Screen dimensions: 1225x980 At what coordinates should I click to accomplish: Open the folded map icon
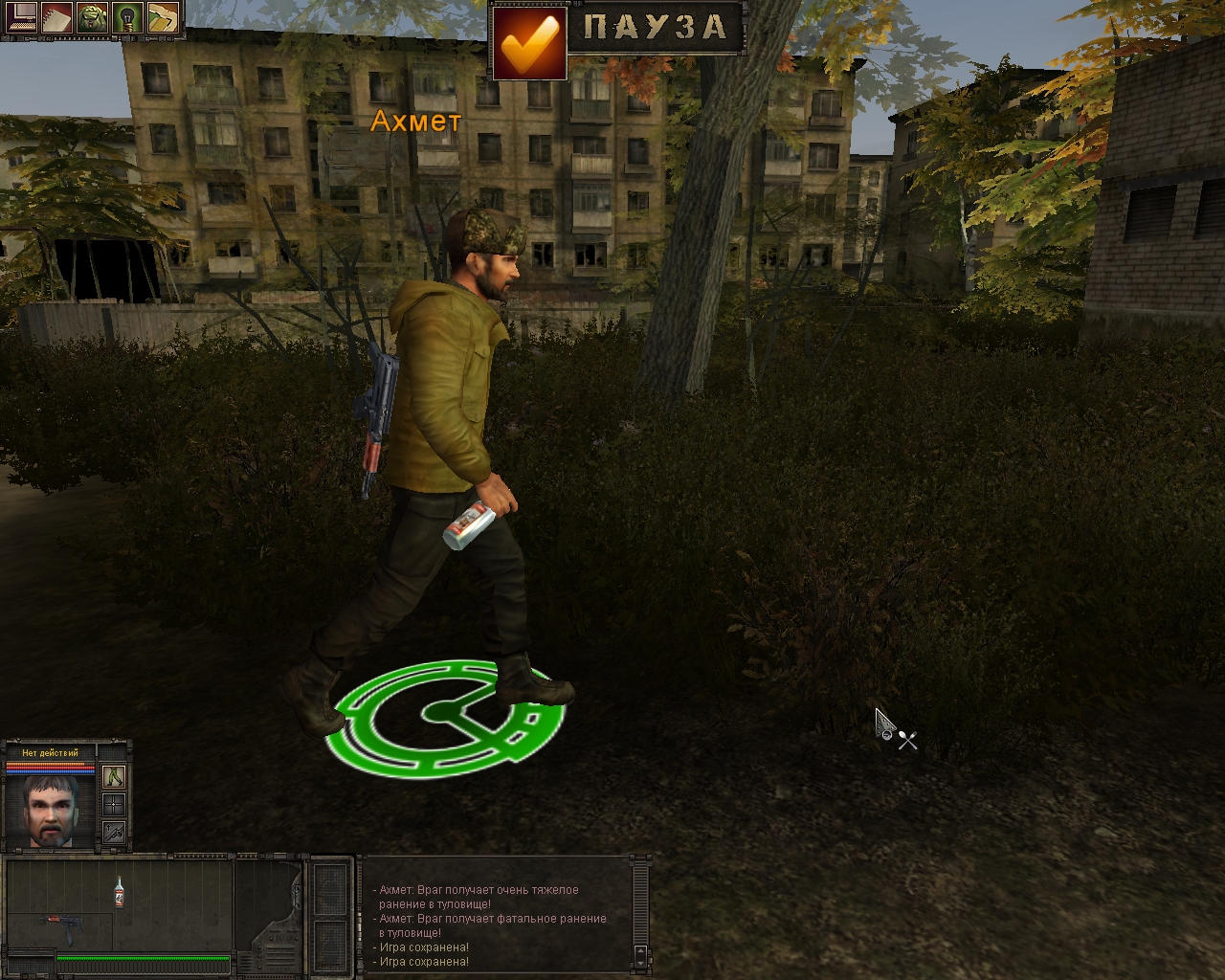click(162, 17)
